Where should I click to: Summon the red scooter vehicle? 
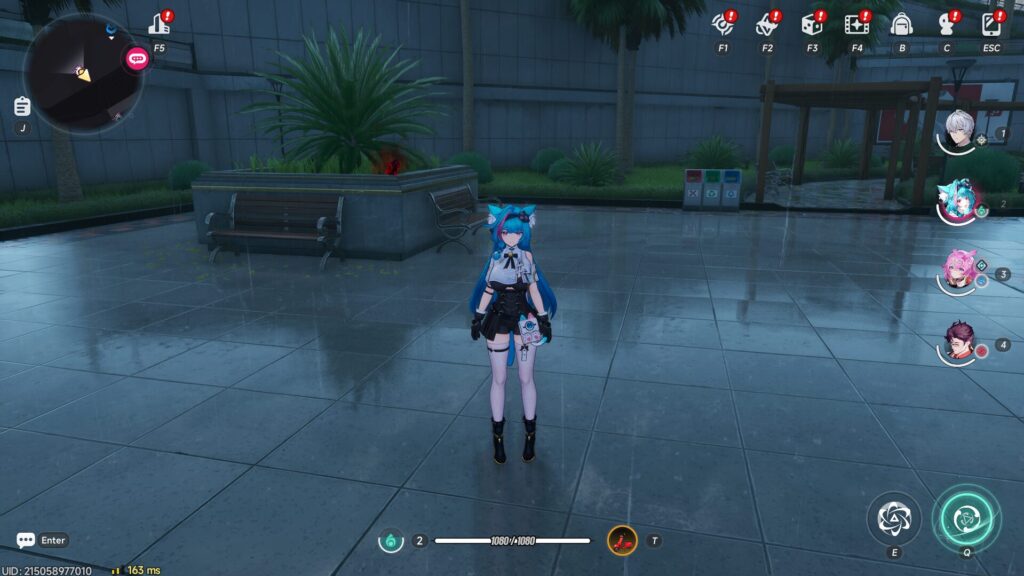click(622, 541)
